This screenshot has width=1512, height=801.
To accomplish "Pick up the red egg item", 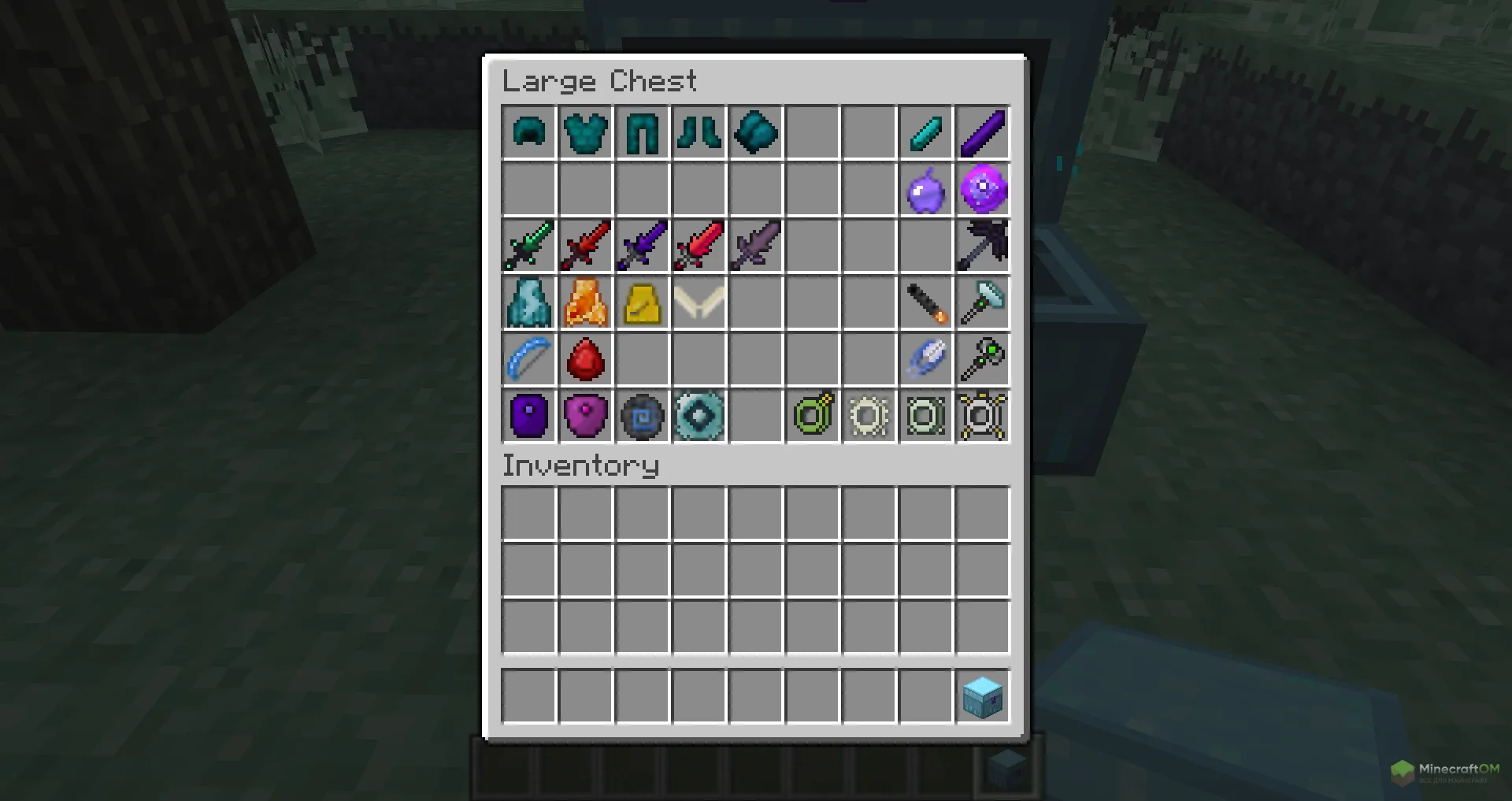I will coord(585,360).
